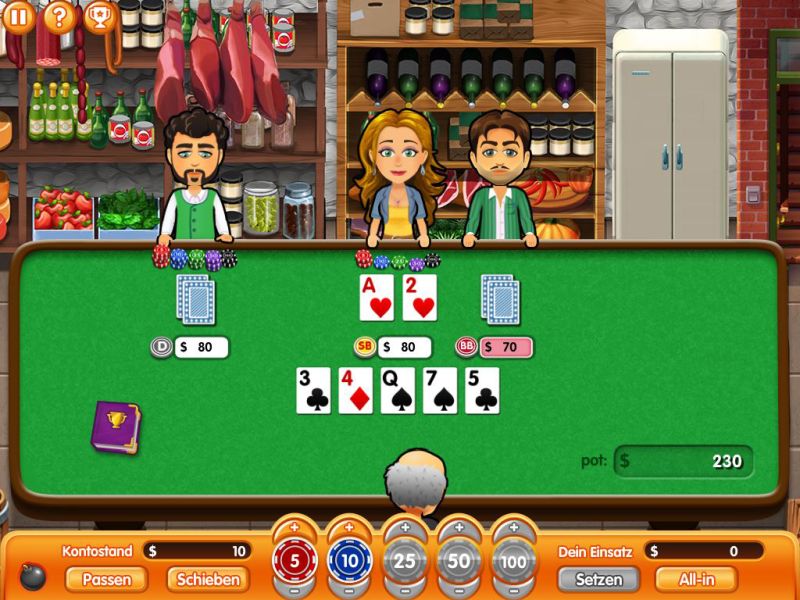Select the red 5 chip

[x=294, y=561]
